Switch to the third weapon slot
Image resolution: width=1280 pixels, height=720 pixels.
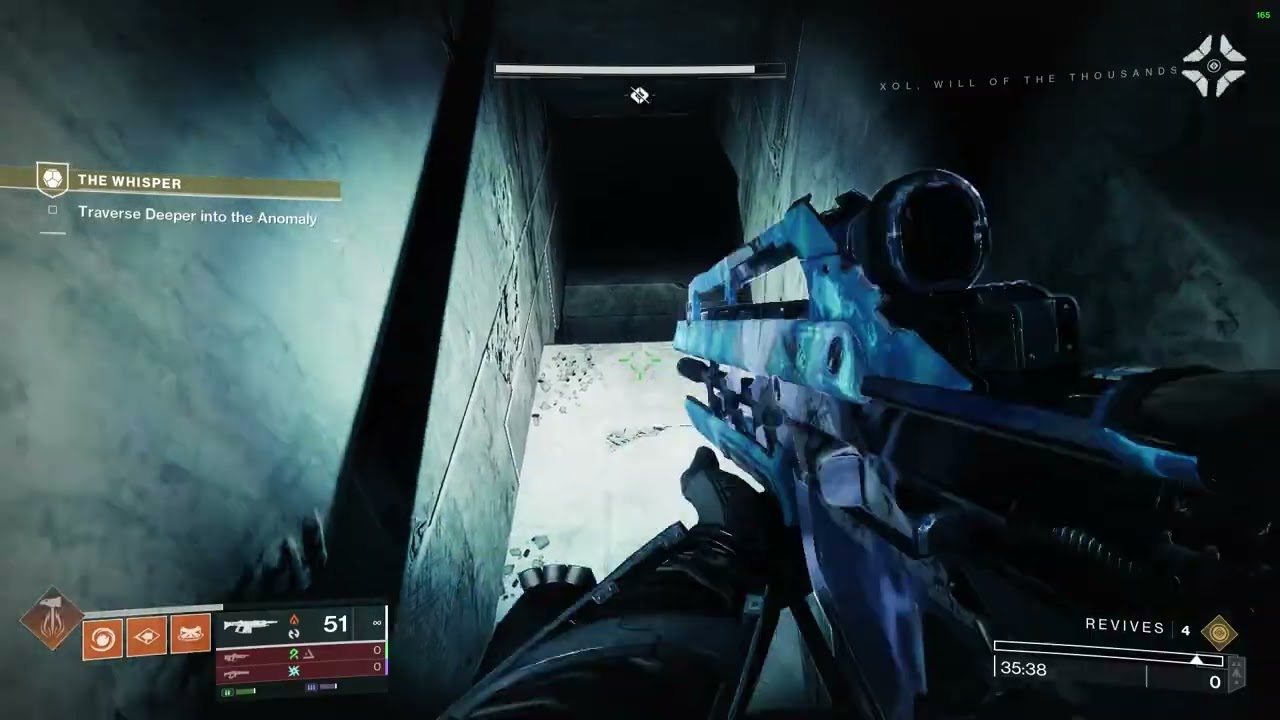[300, 673]
